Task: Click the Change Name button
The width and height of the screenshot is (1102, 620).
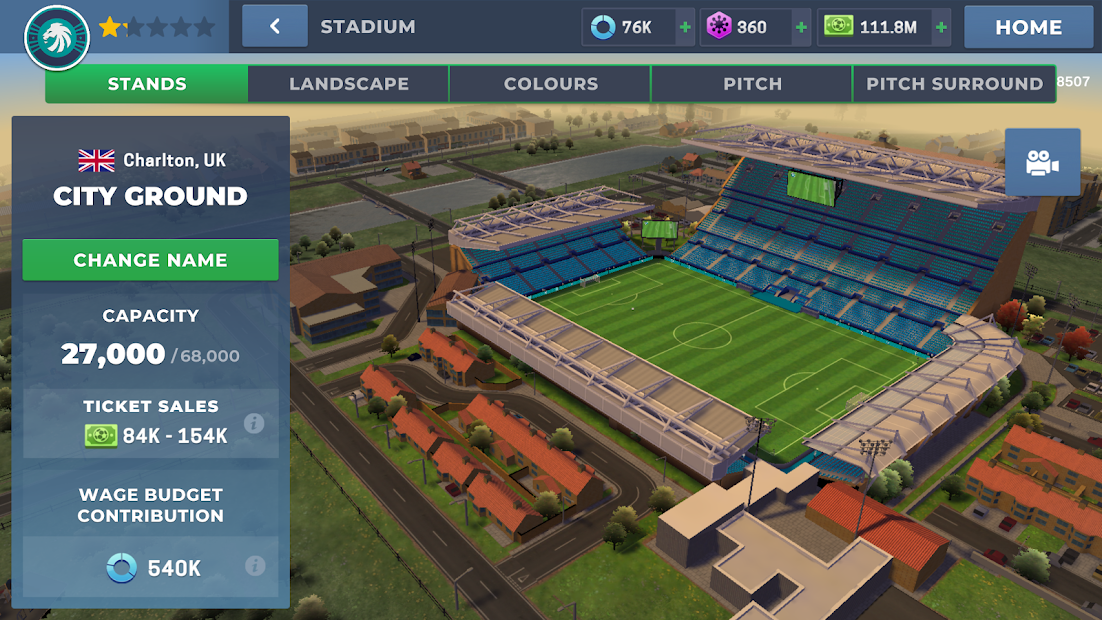Action: click(x=151, y=260)
